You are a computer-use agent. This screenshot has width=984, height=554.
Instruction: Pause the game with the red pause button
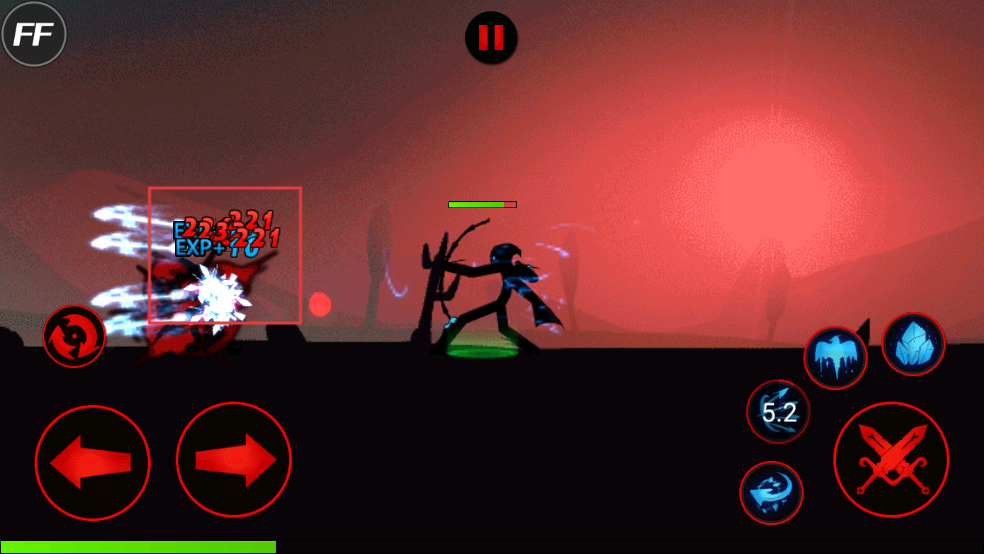coord(491,38)
